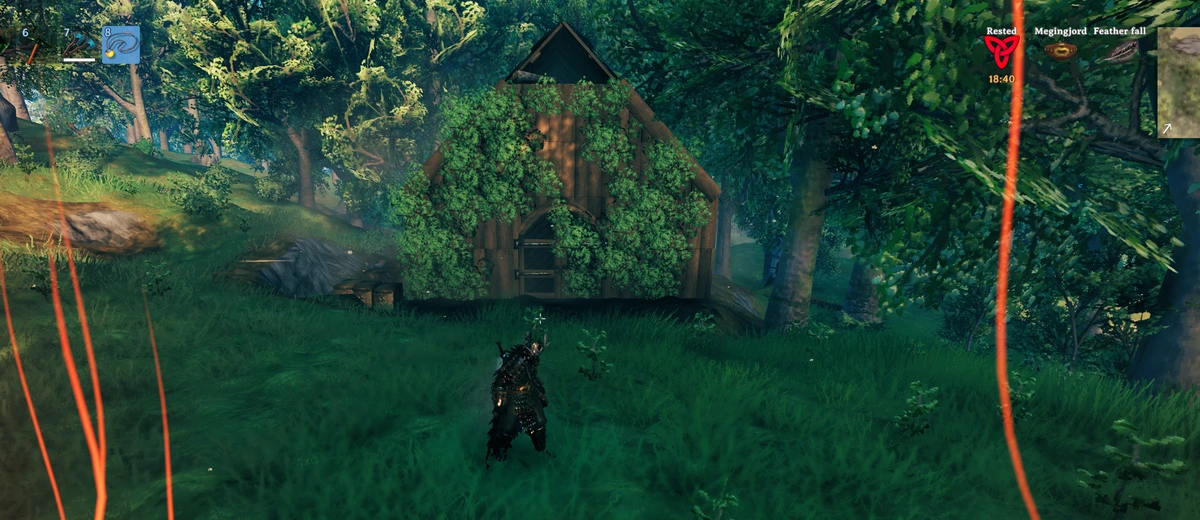The height and width of the screenshot is (520, 1200).
Task: Click the red Rested status effect icon
Action: [1002, 51]
